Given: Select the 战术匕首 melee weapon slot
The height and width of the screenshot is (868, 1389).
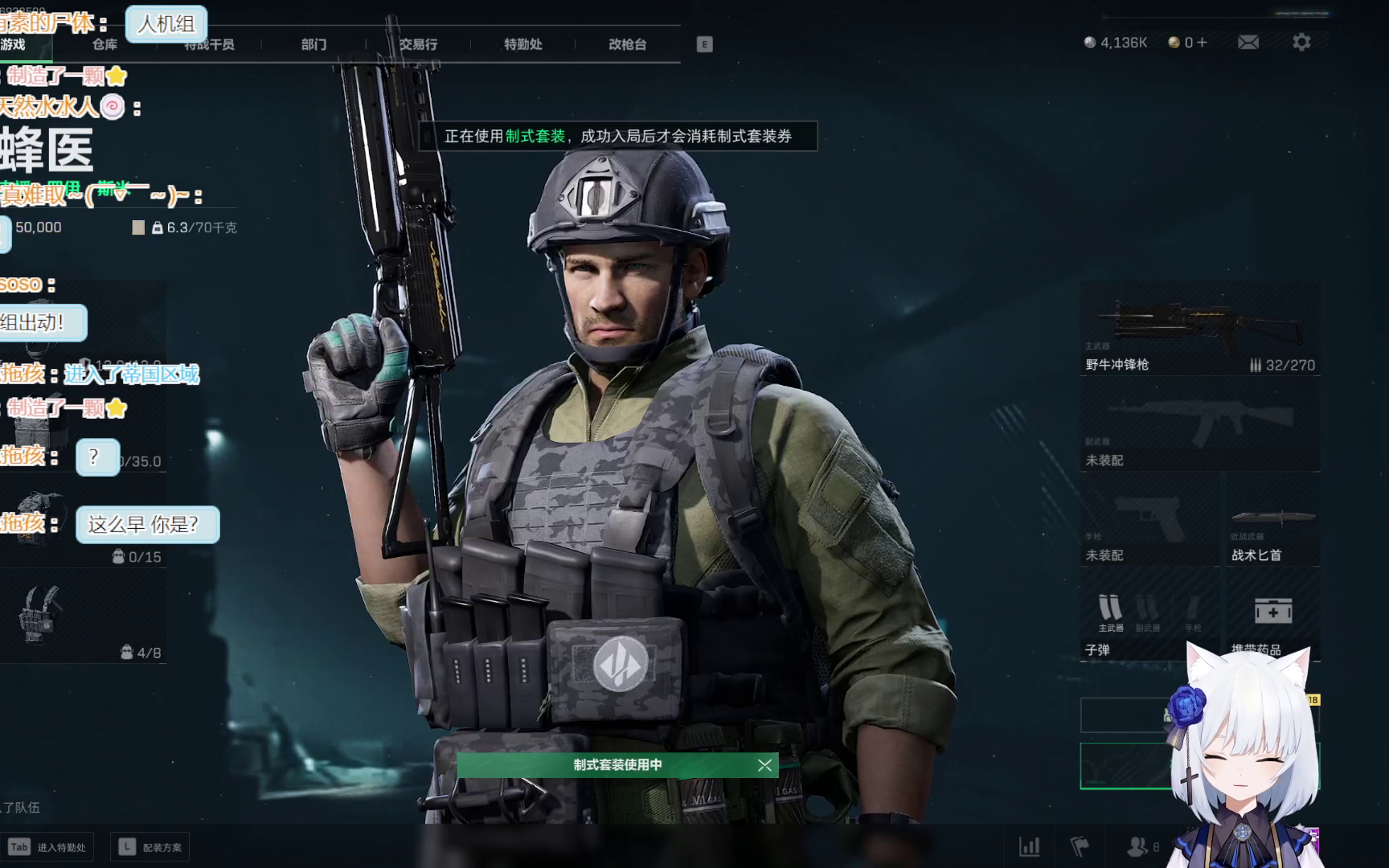Looking at the screenshot, I should 1271,521.
